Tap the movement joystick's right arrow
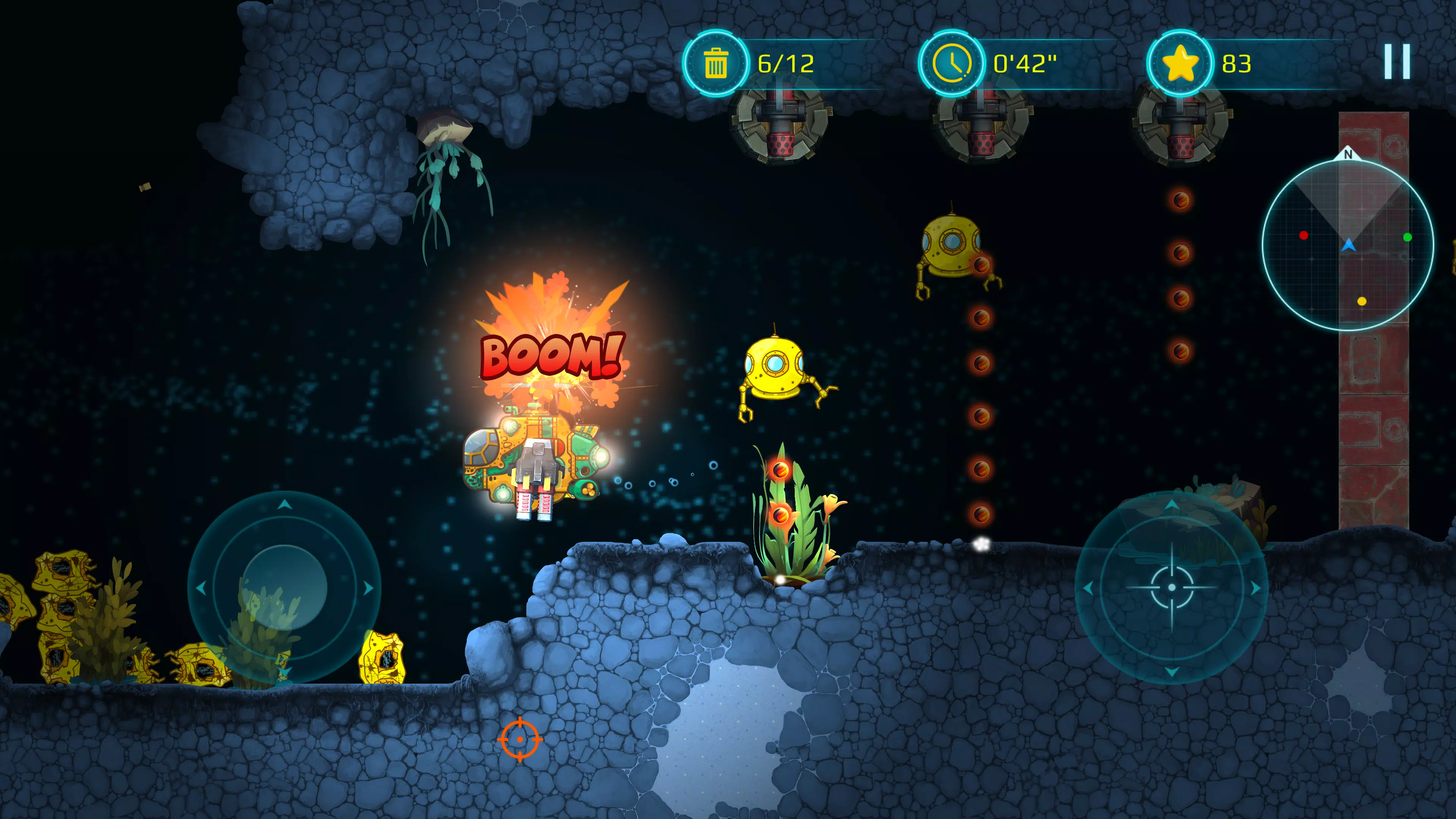The image size is (1456, 819). [x=369, y=588]
